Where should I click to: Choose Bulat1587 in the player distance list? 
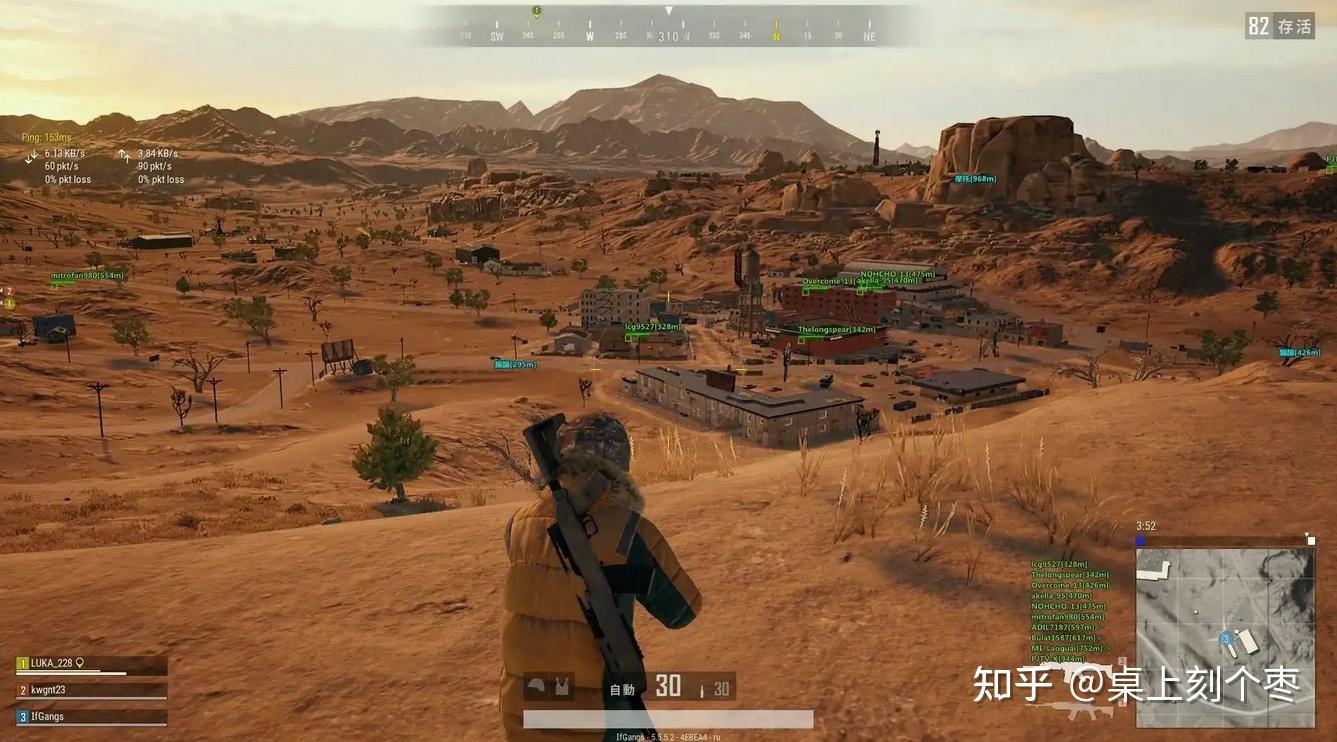1065,638
